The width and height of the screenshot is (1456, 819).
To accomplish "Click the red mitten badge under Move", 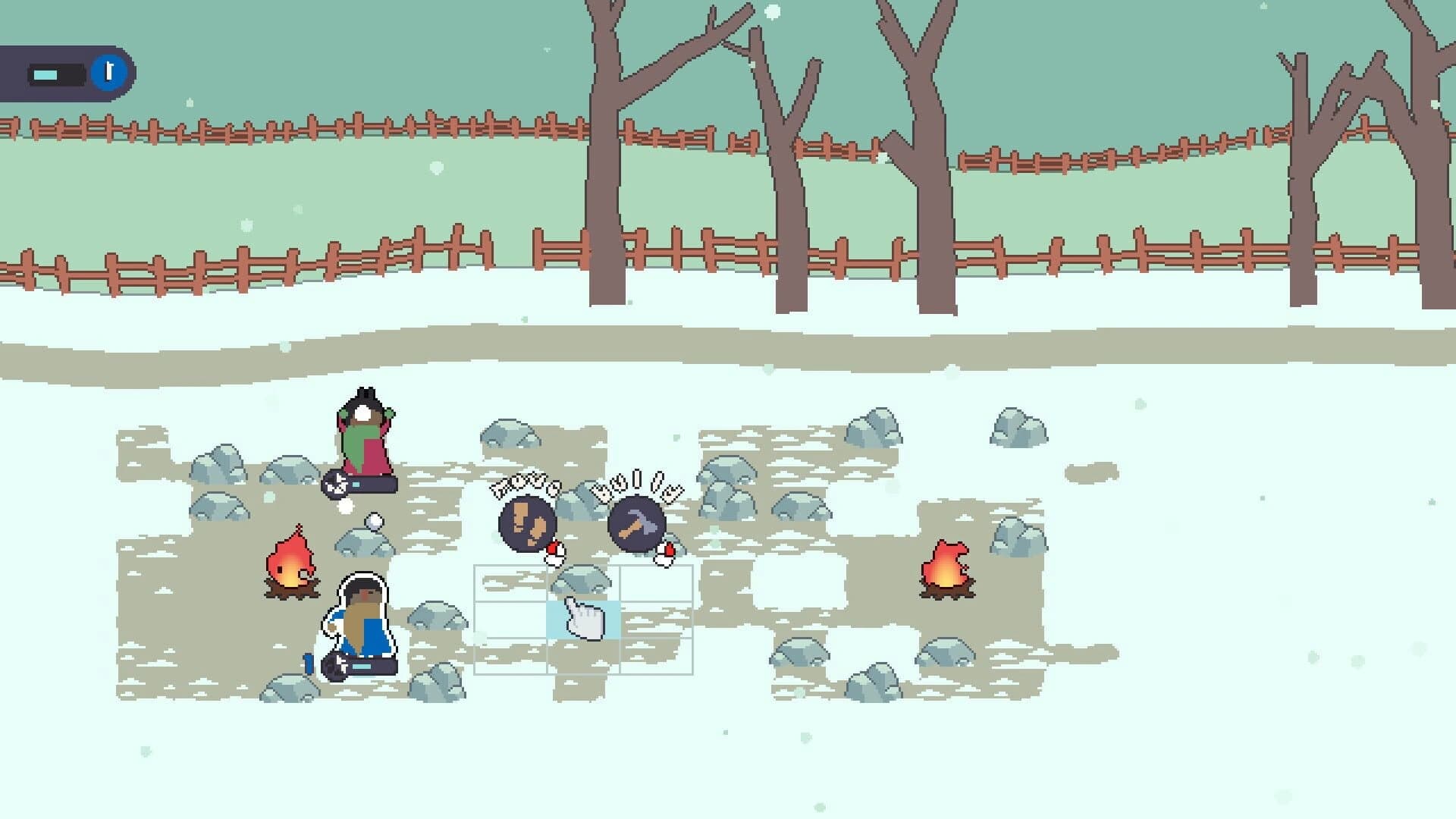I will click(x=553, y=550).
